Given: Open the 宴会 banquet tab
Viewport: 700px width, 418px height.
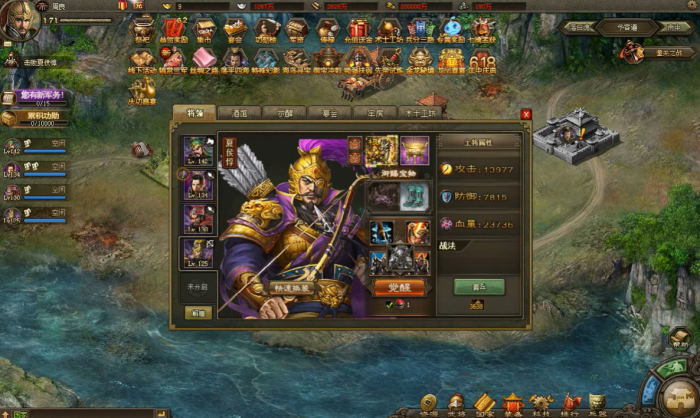Looking at the screenshot, I should [x=328, y=114].
